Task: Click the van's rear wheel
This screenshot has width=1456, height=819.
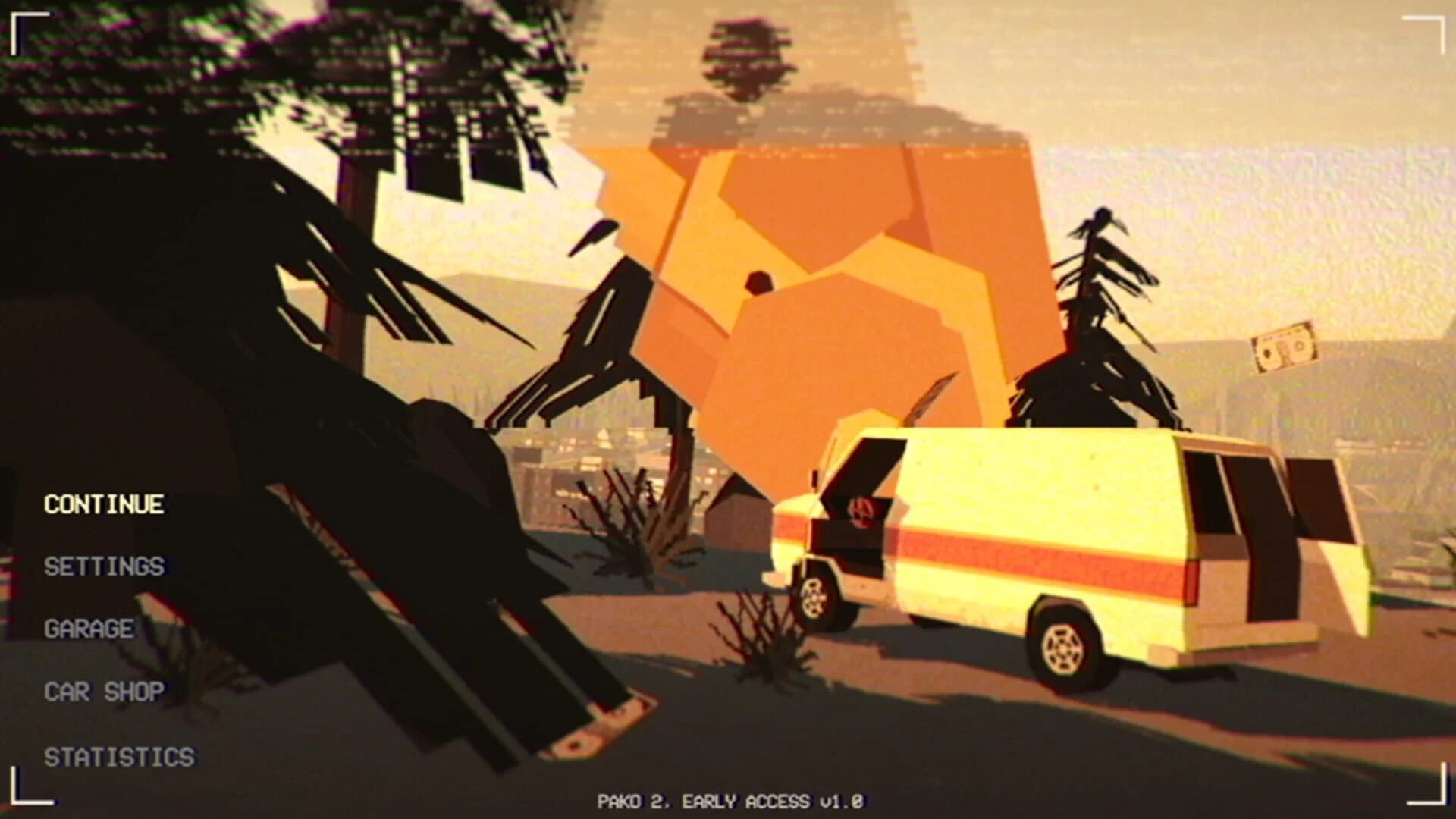Action: 1062,648
